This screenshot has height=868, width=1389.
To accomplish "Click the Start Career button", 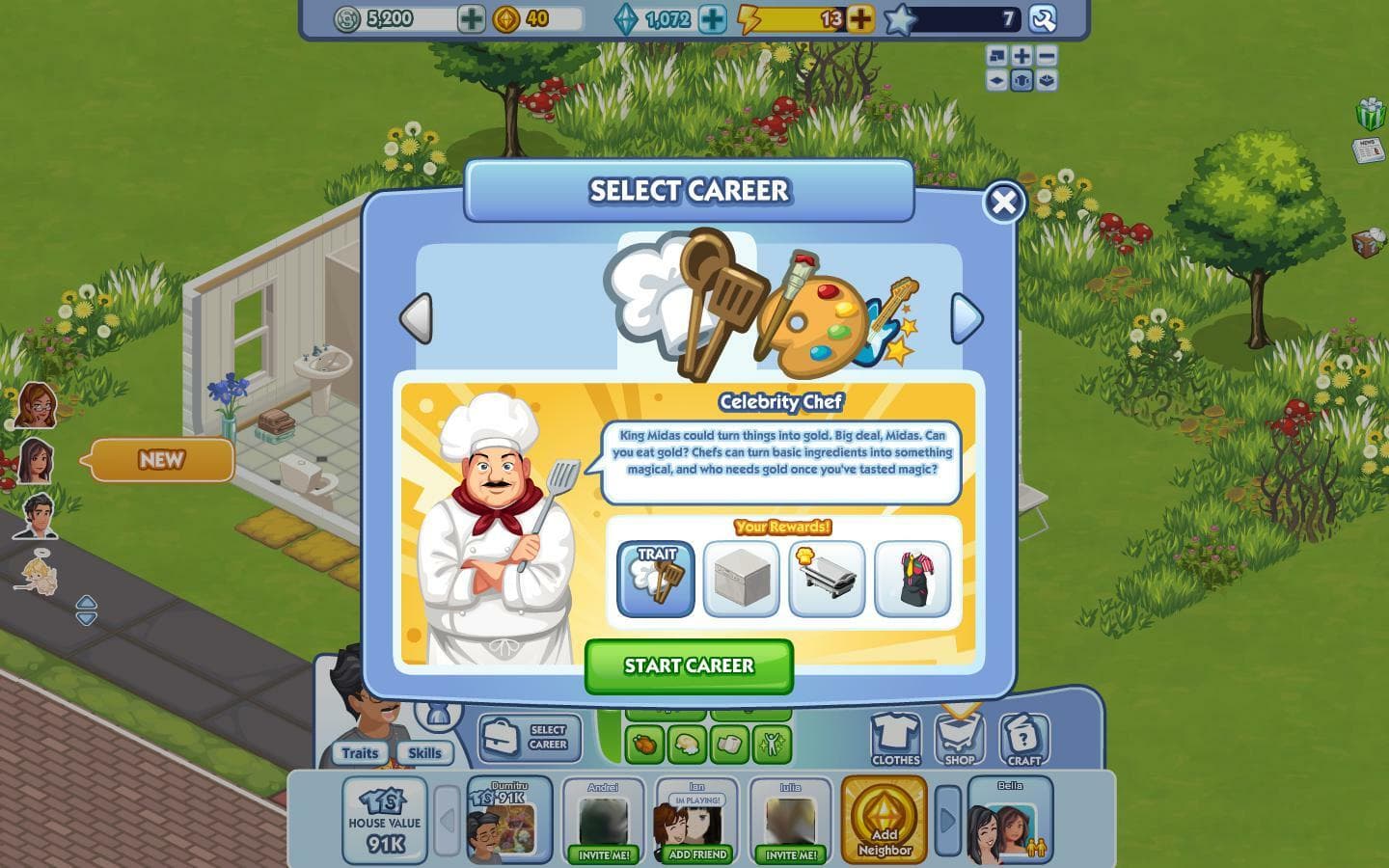I will (x=691, y=665).
